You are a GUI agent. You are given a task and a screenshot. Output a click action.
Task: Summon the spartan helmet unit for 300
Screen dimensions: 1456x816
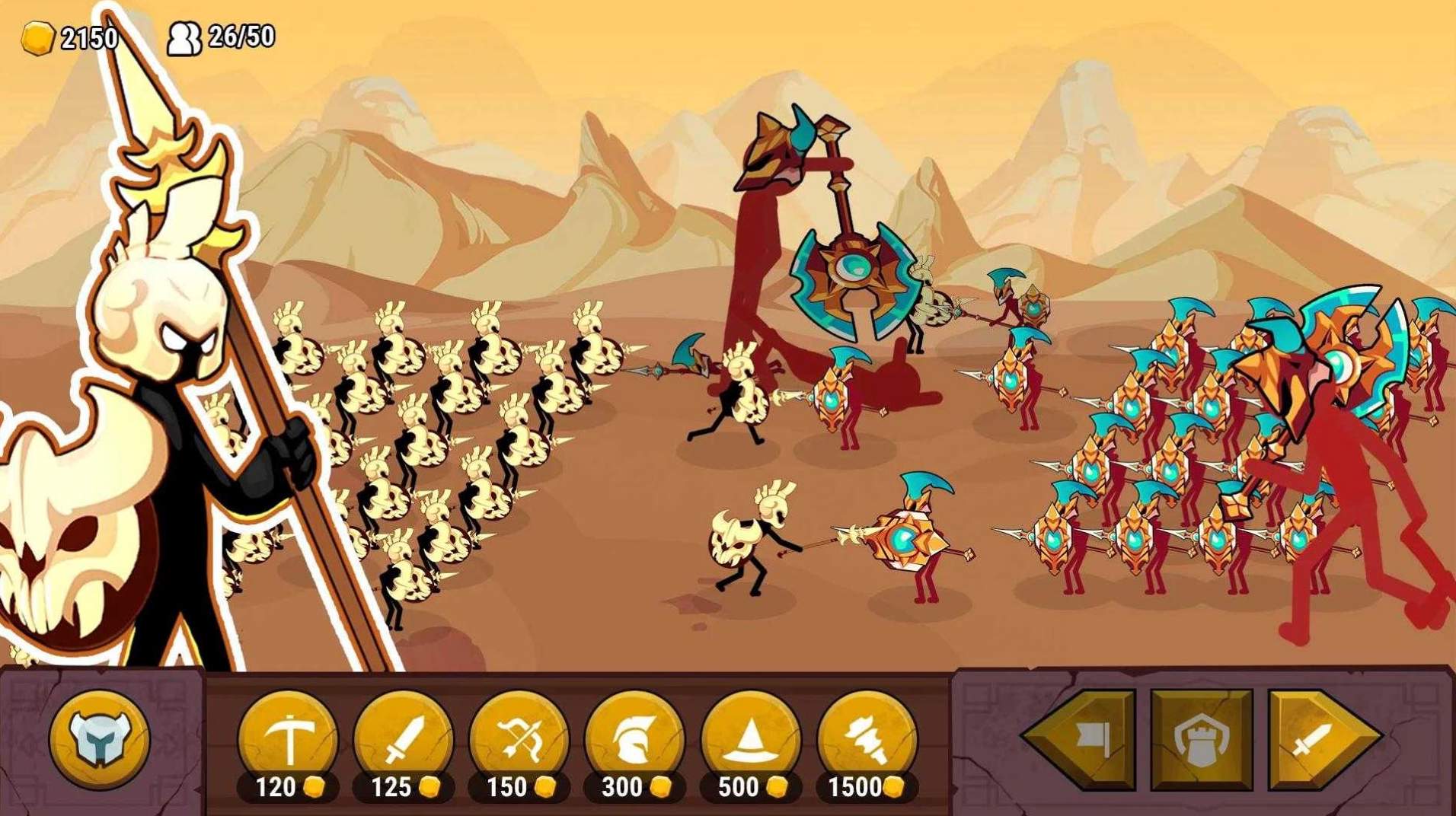point(634,738)
